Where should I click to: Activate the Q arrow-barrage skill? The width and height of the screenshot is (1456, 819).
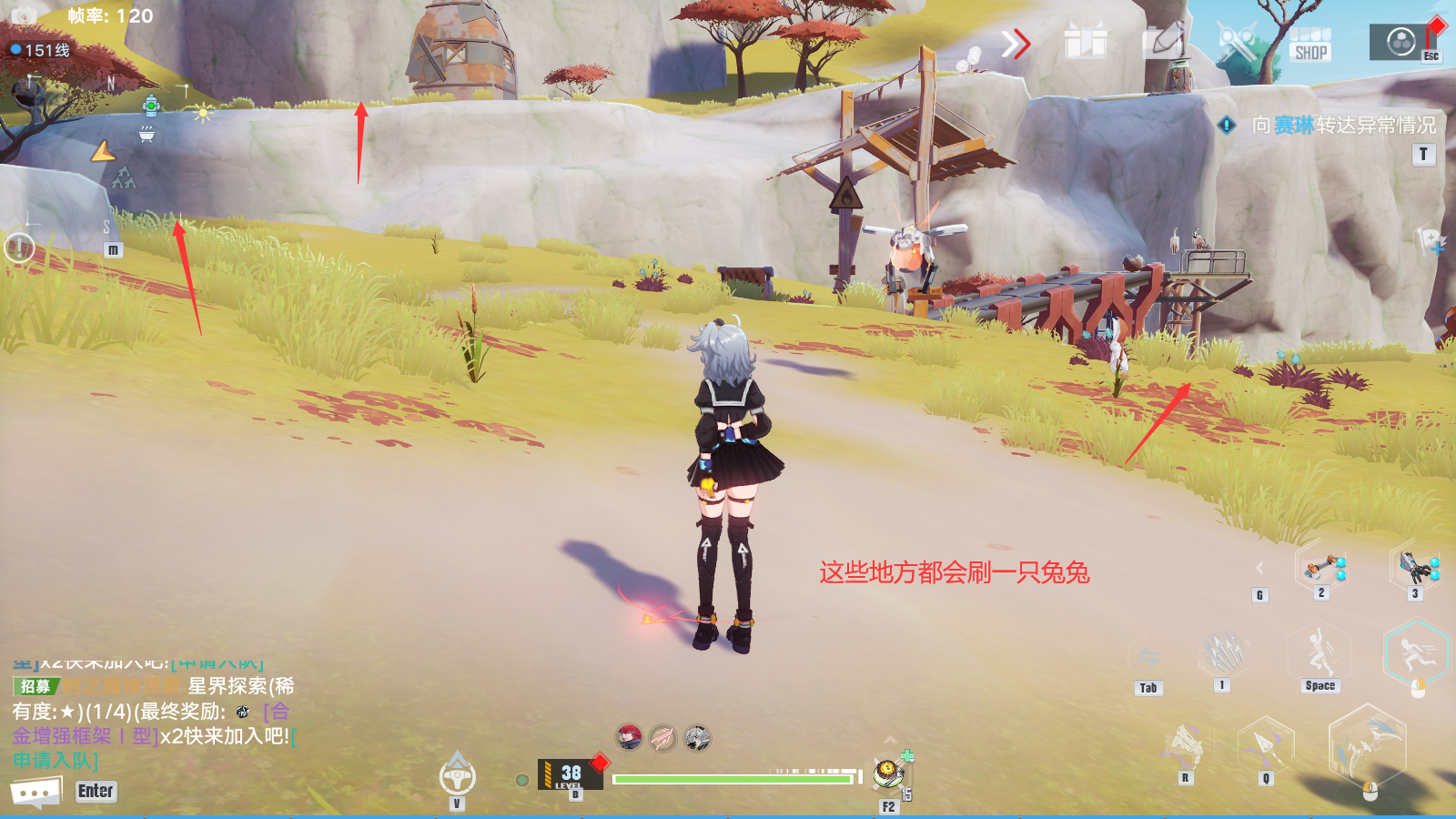(x=1265, y=743)
